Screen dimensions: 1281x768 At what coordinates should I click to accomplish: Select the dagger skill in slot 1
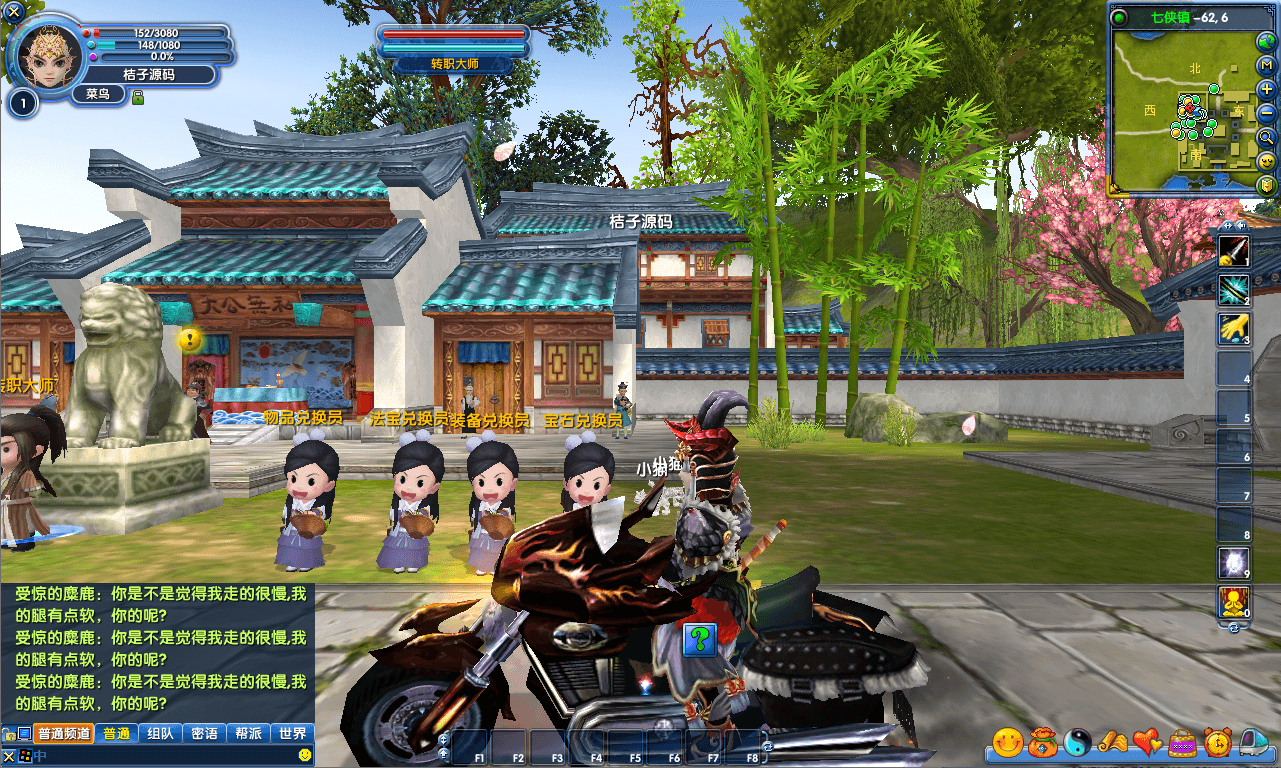pos(1234,252)
